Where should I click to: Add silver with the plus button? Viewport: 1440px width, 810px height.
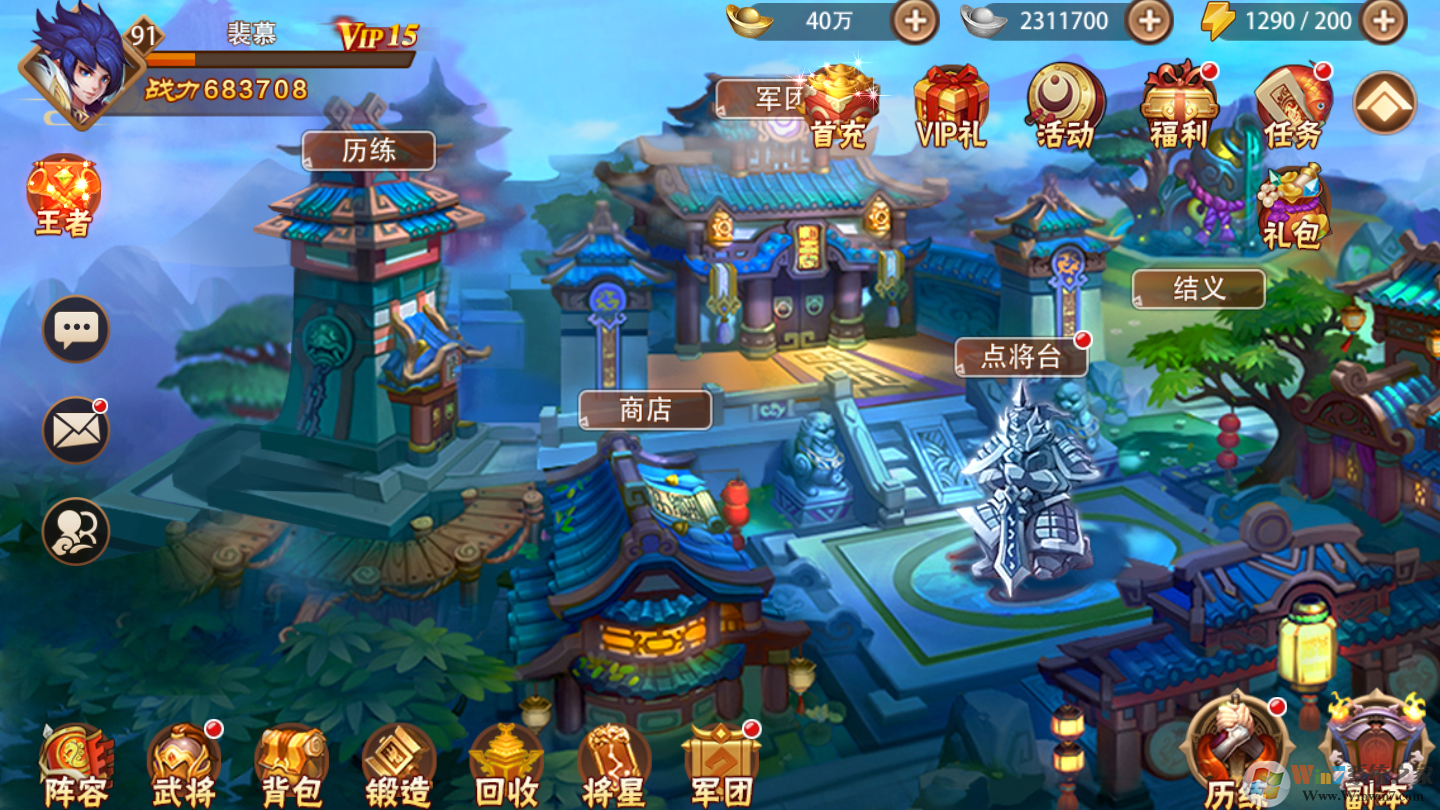click(1148, 21)
